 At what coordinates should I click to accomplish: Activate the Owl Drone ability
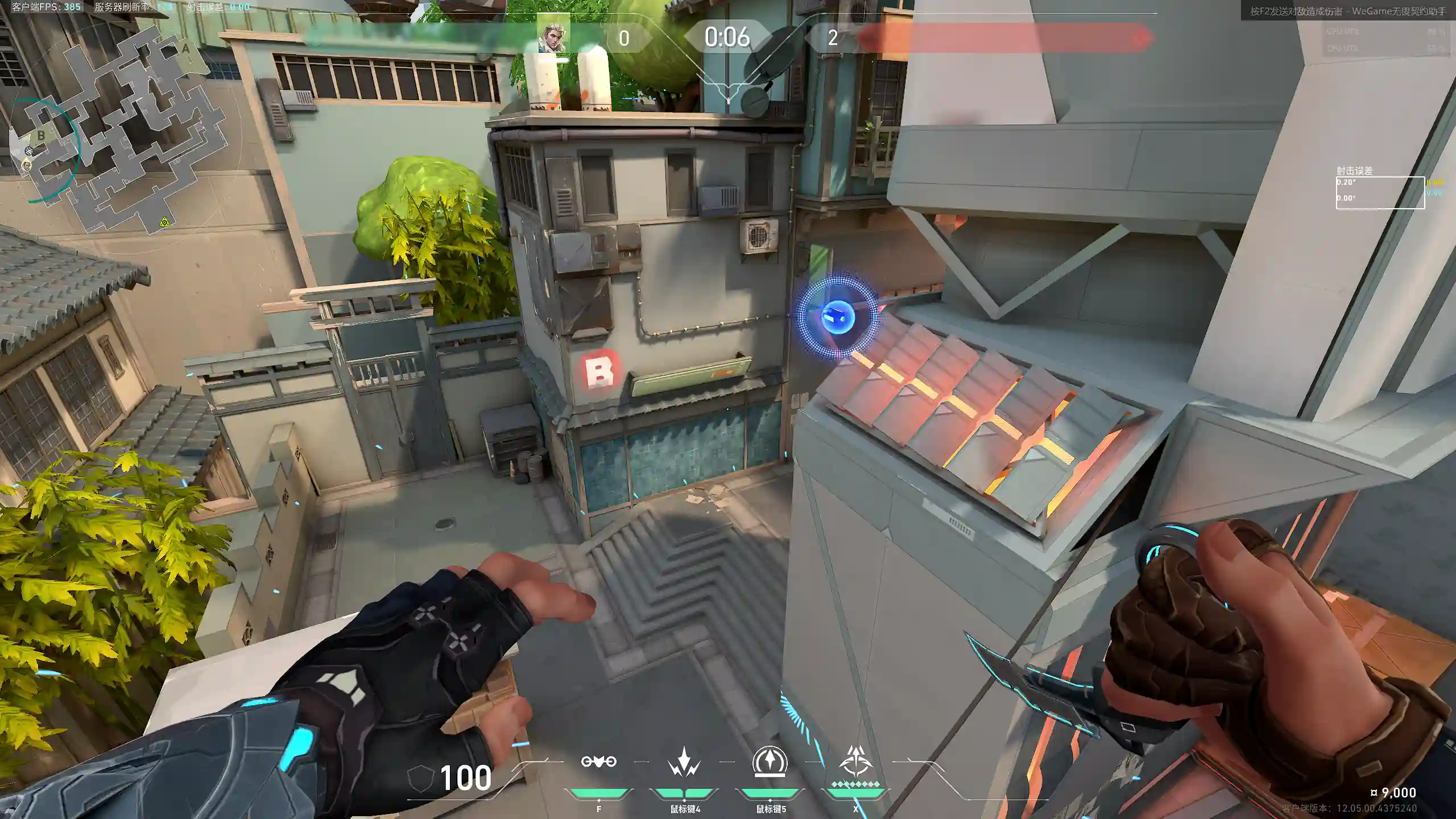[x=598, y=762]
